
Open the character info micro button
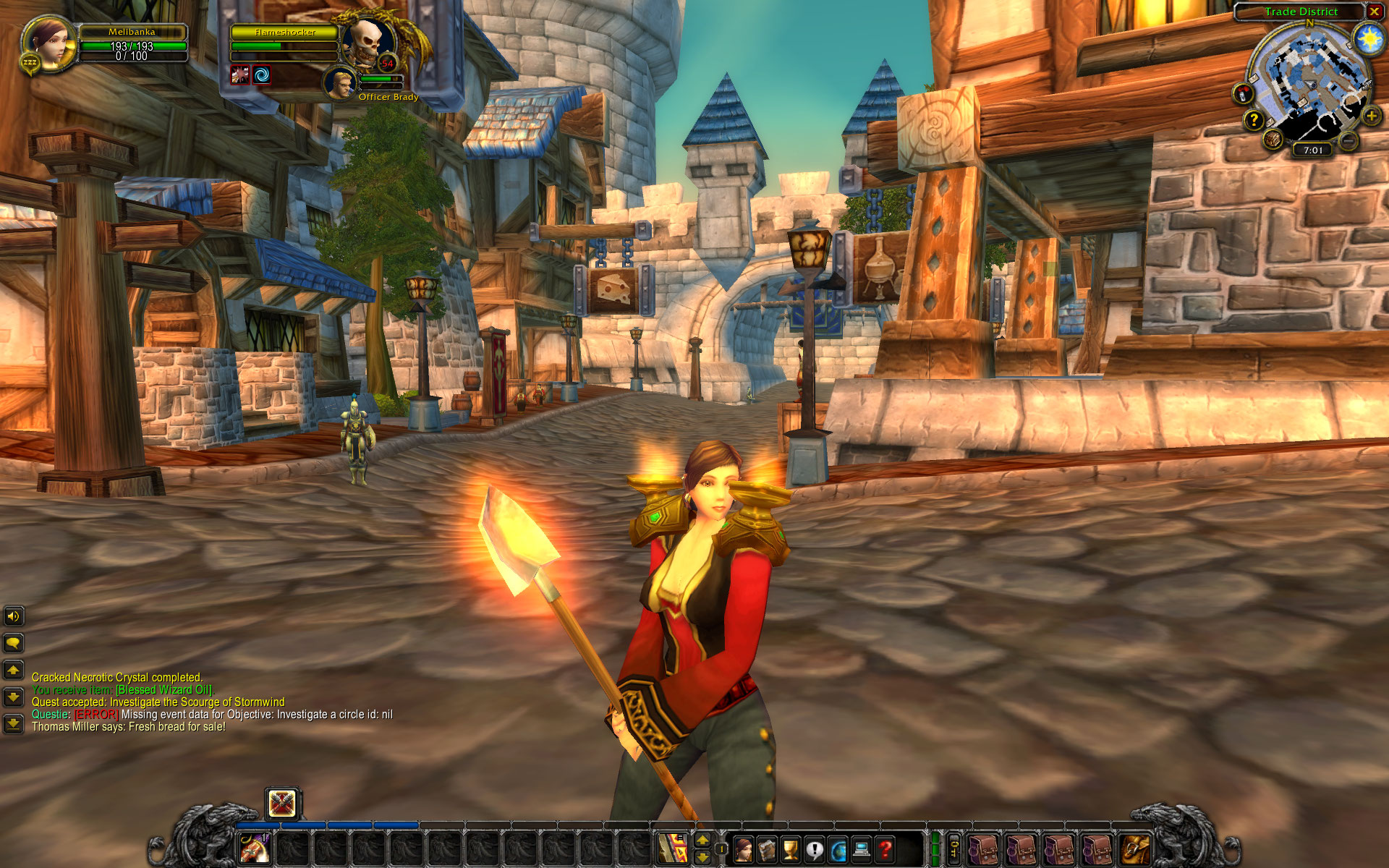click(743, 848)
